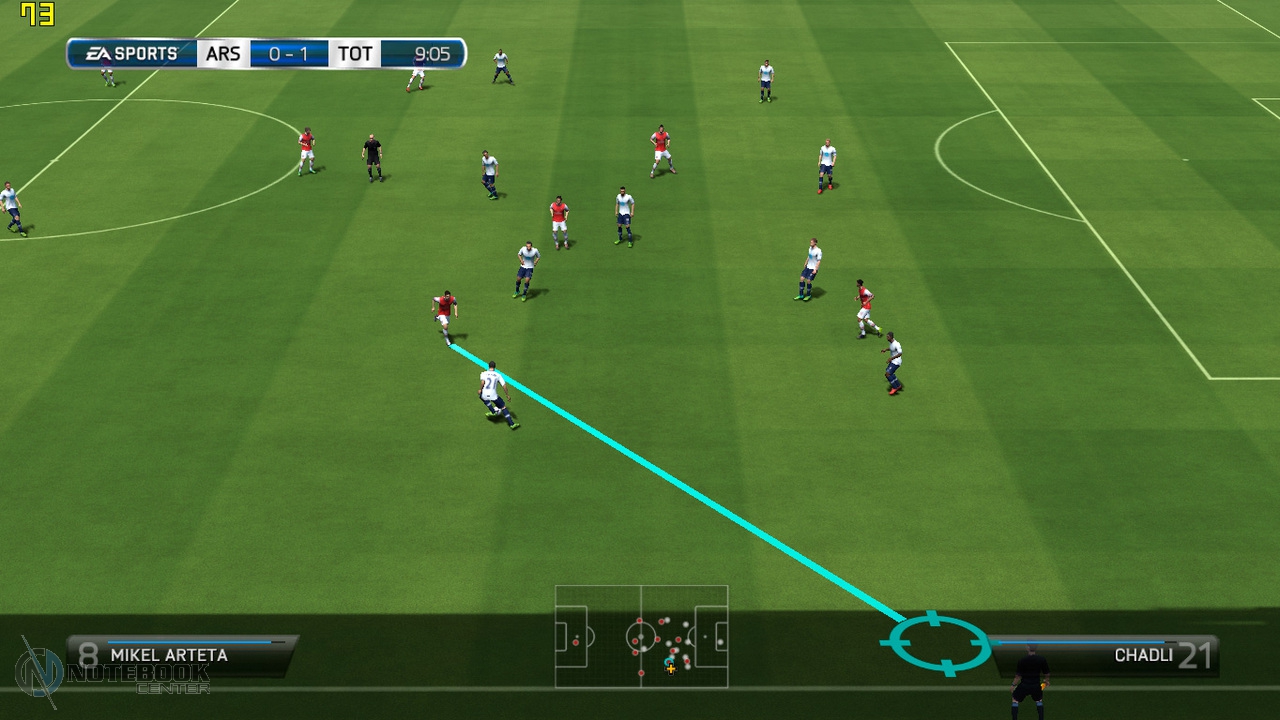Click the pitch radar minimap

point(641,636)
